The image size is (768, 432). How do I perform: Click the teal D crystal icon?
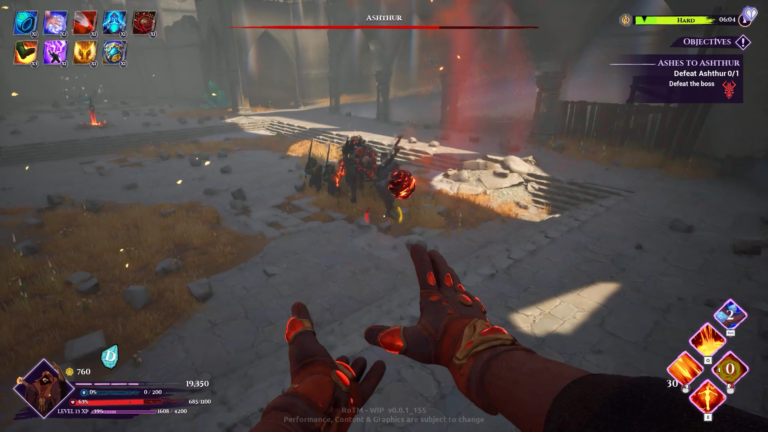110,354
